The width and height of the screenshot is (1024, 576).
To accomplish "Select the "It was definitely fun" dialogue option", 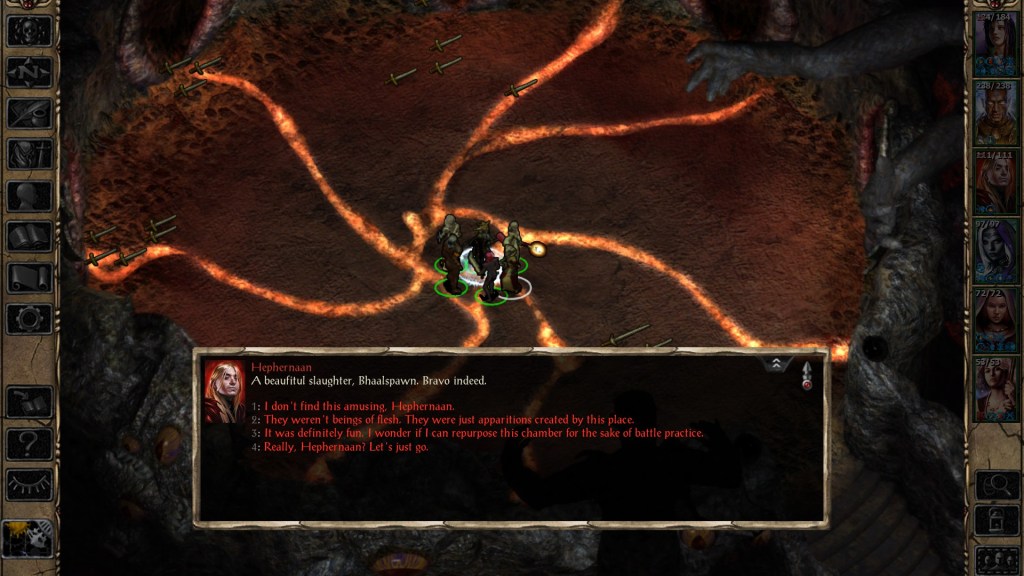I will coord(483,433).
